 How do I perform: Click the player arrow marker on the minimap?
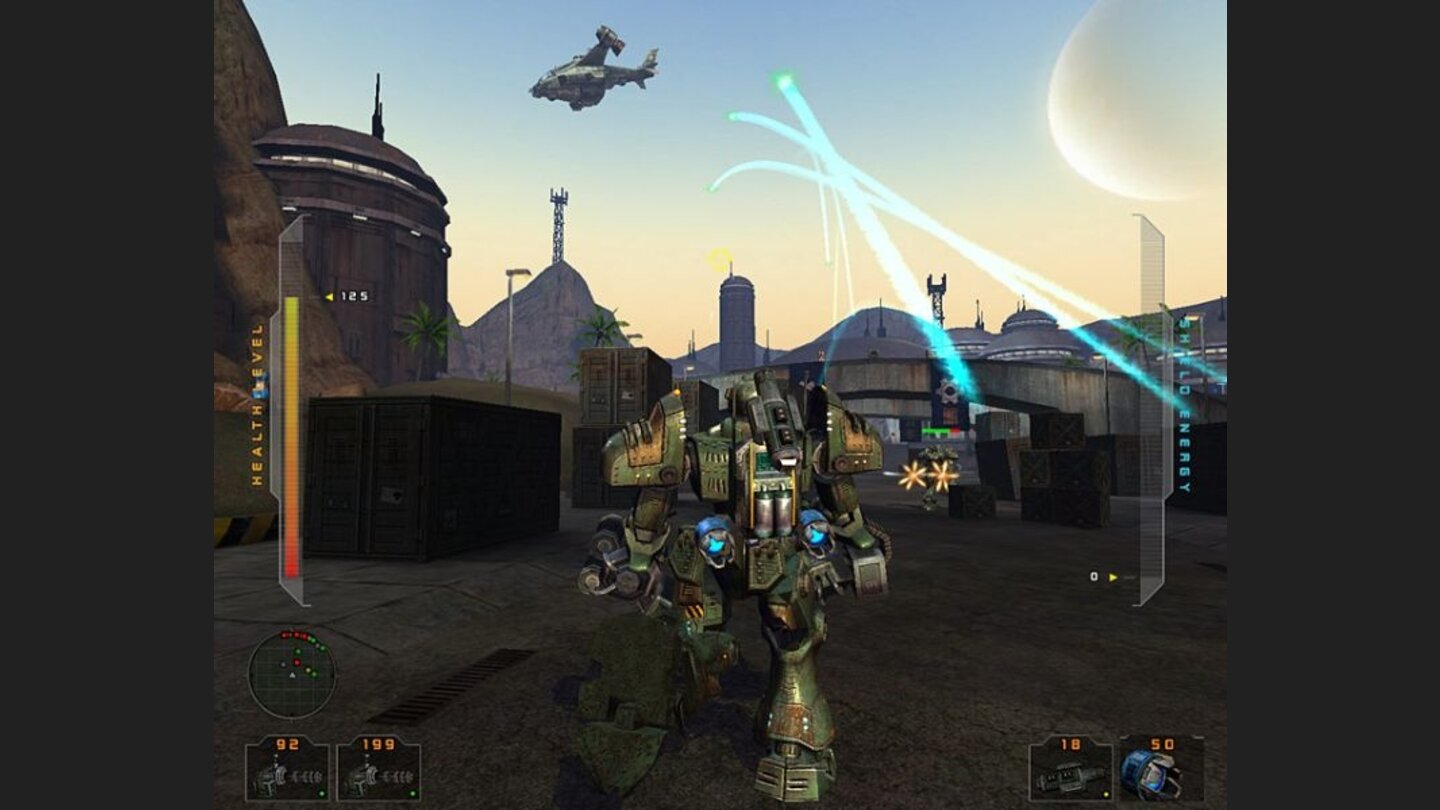coord(292,676)
